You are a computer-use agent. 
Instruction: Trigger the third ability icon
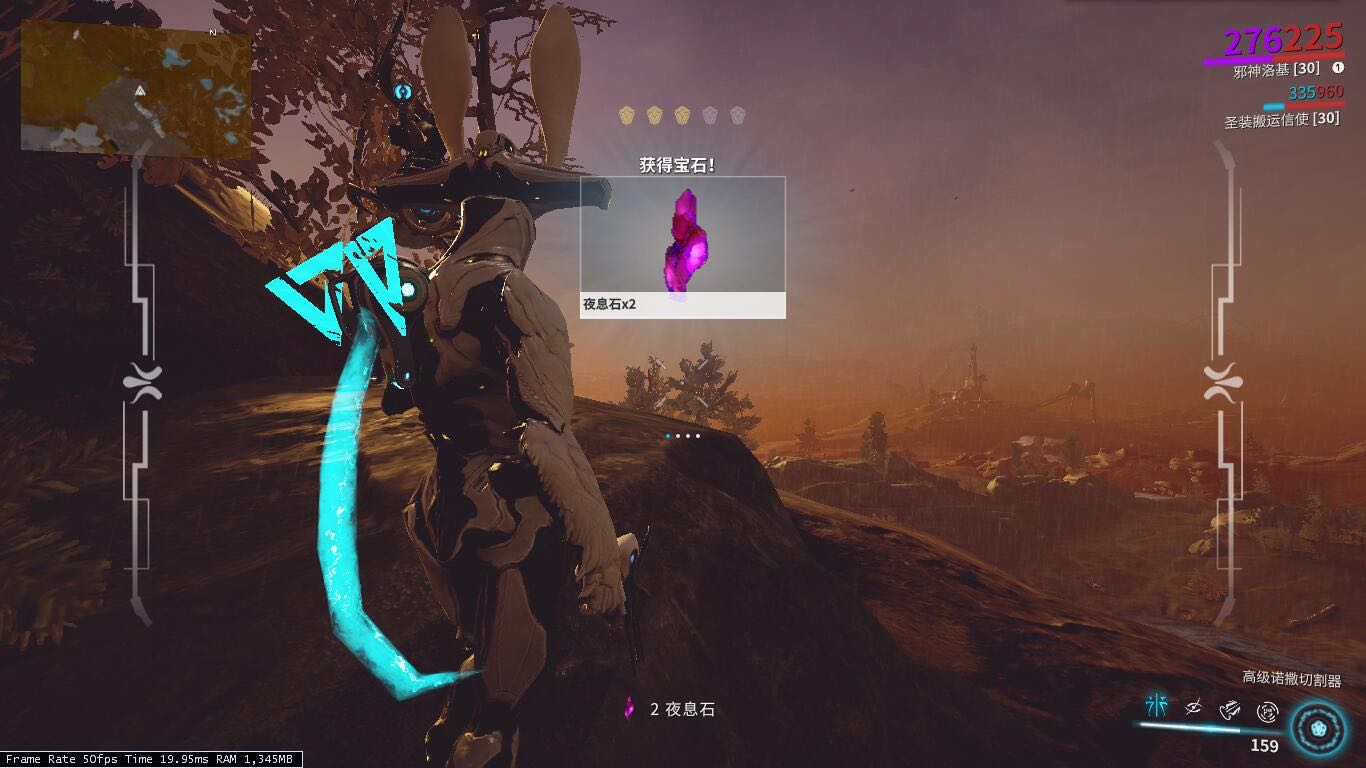point(1231,710)
